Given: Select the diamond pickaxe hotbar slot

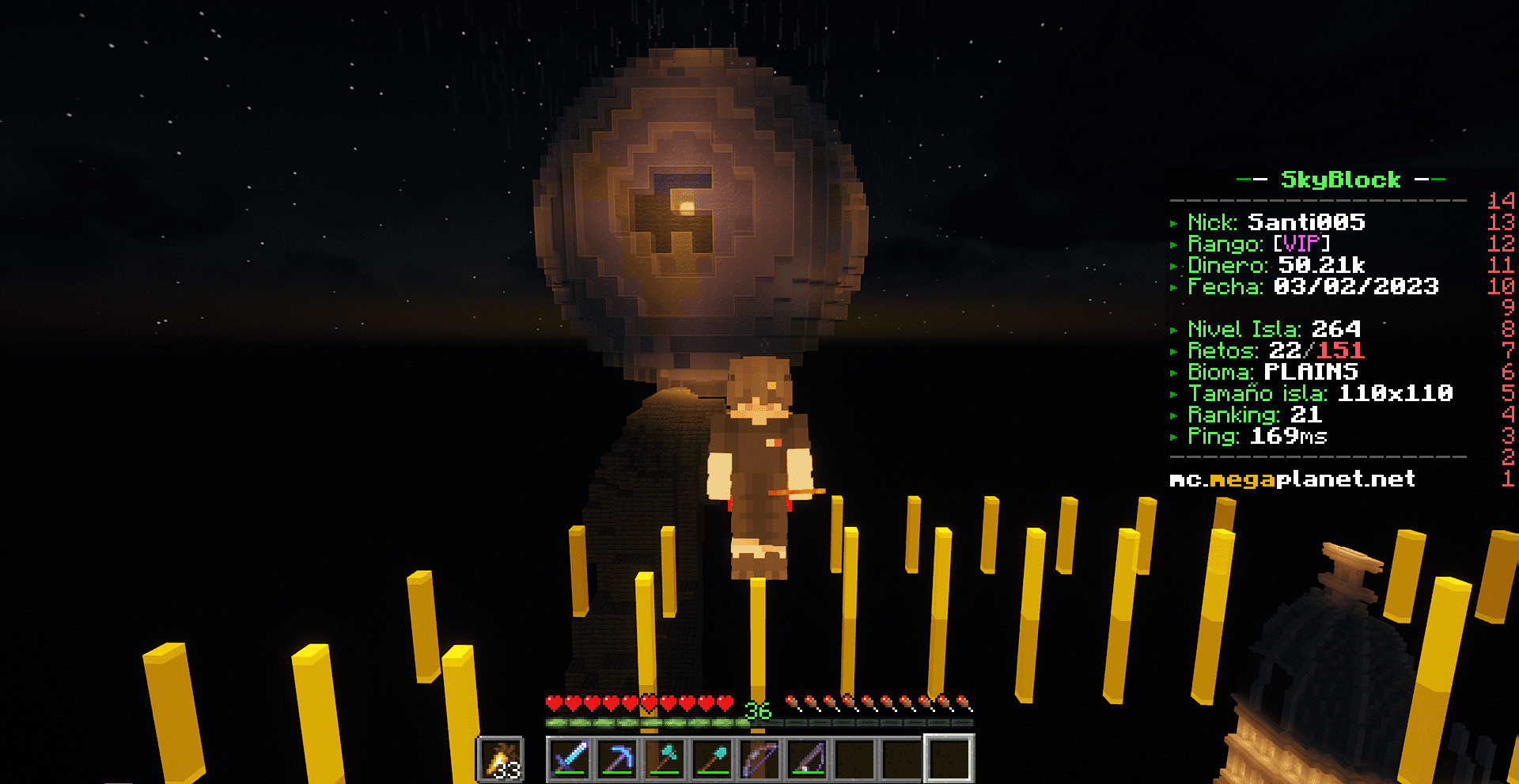Looking at the screenshot, I should pos(617,759).
